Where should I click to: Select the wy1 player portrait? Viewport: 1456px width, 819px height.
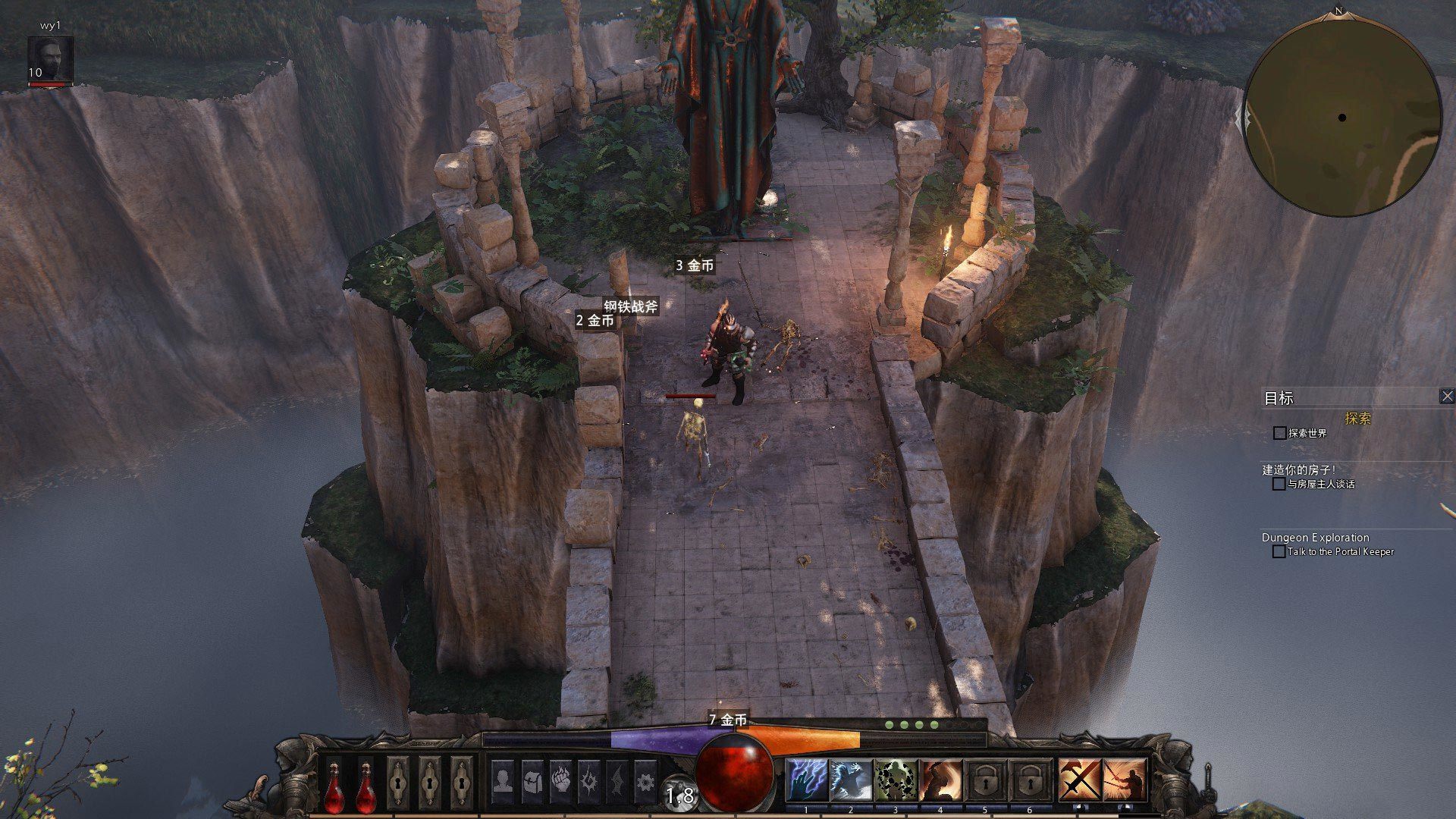click(x=50, y=58)
